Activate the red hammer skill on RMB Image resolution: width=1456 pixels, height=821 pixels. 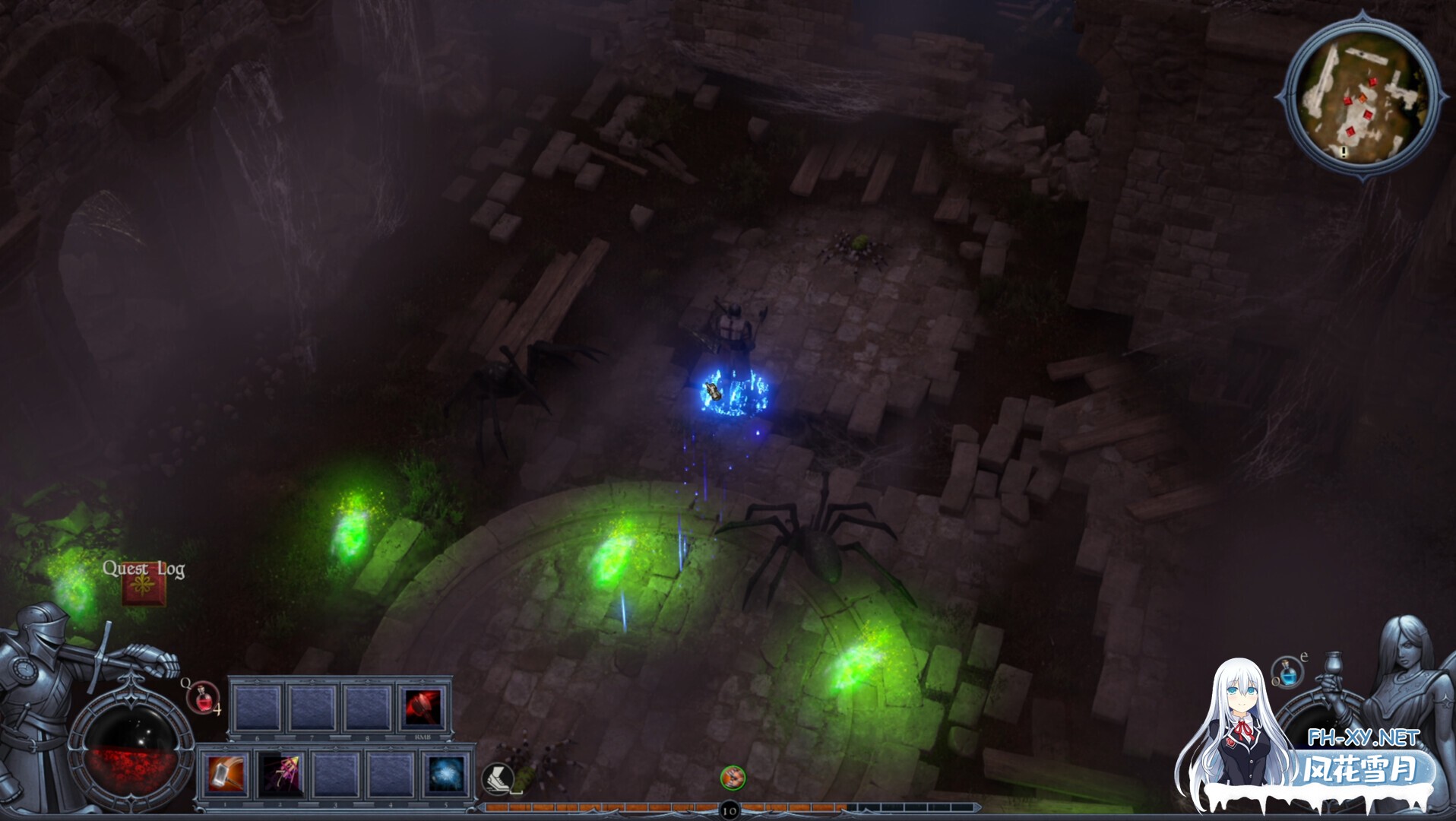pos(423,708)
